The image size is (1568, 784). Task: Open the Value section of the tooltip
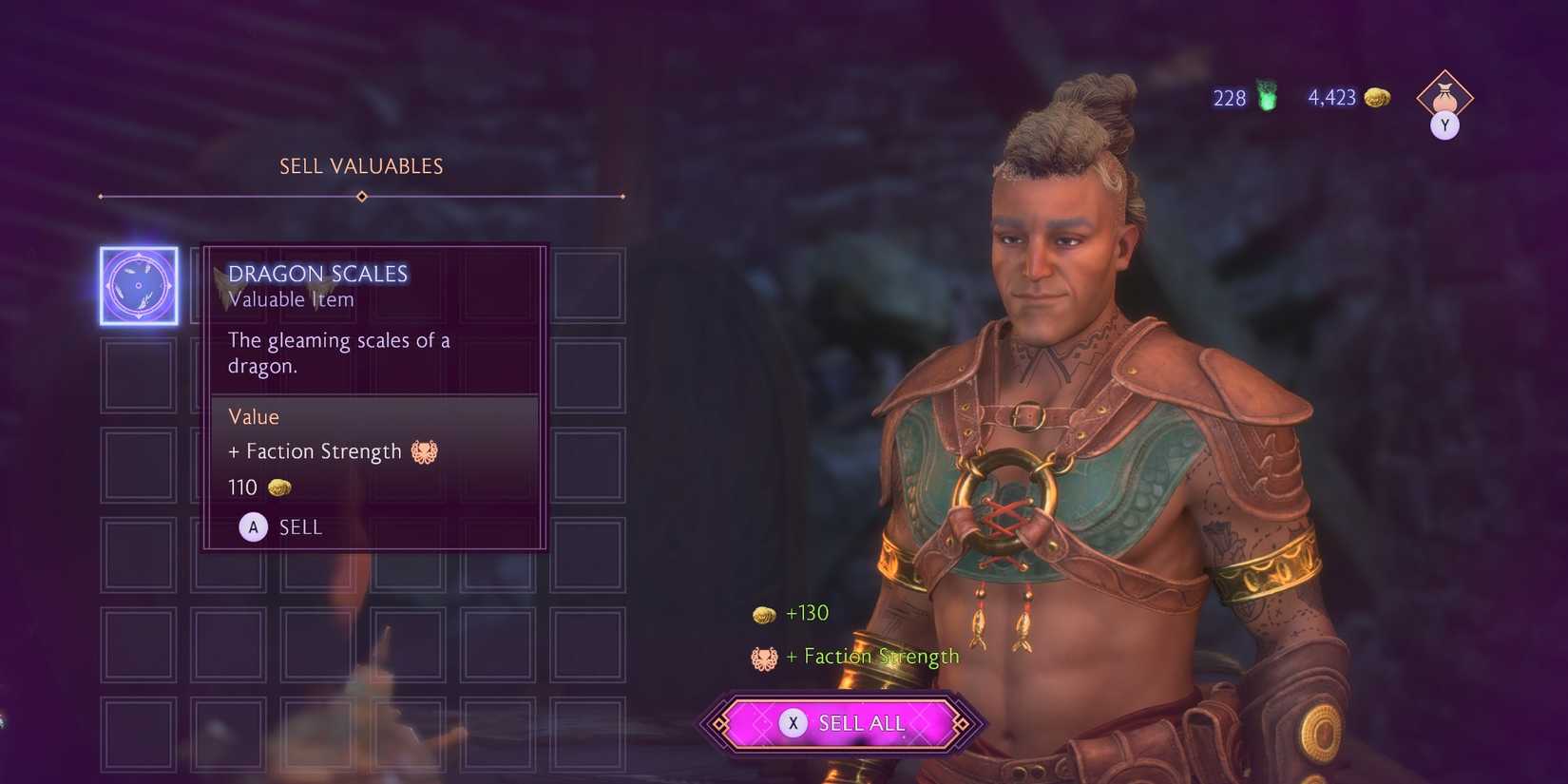coord(253,416)
